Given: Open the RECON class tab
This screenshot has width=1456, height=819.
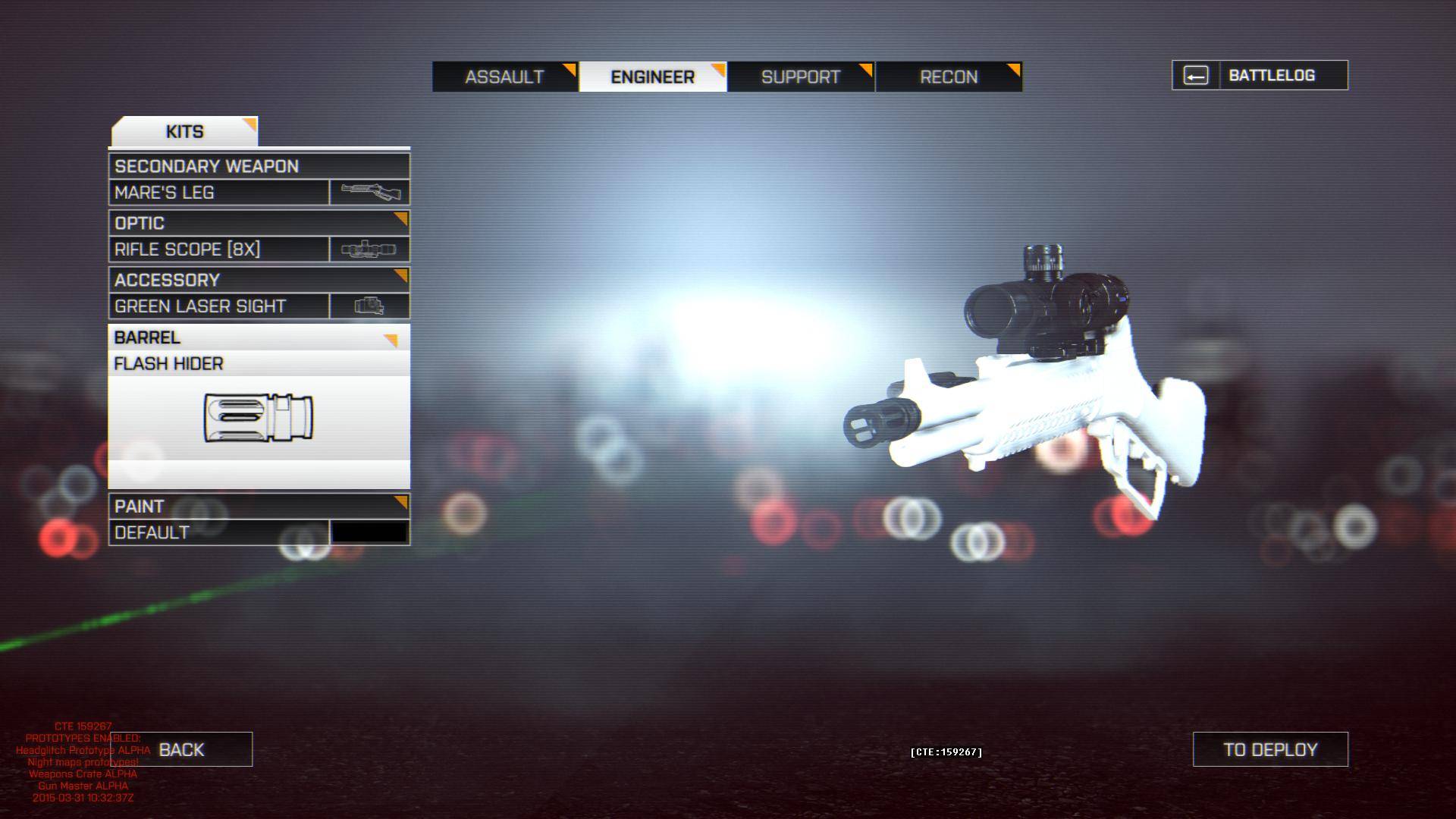Looking at the screenshot, I should pos(948,77).
